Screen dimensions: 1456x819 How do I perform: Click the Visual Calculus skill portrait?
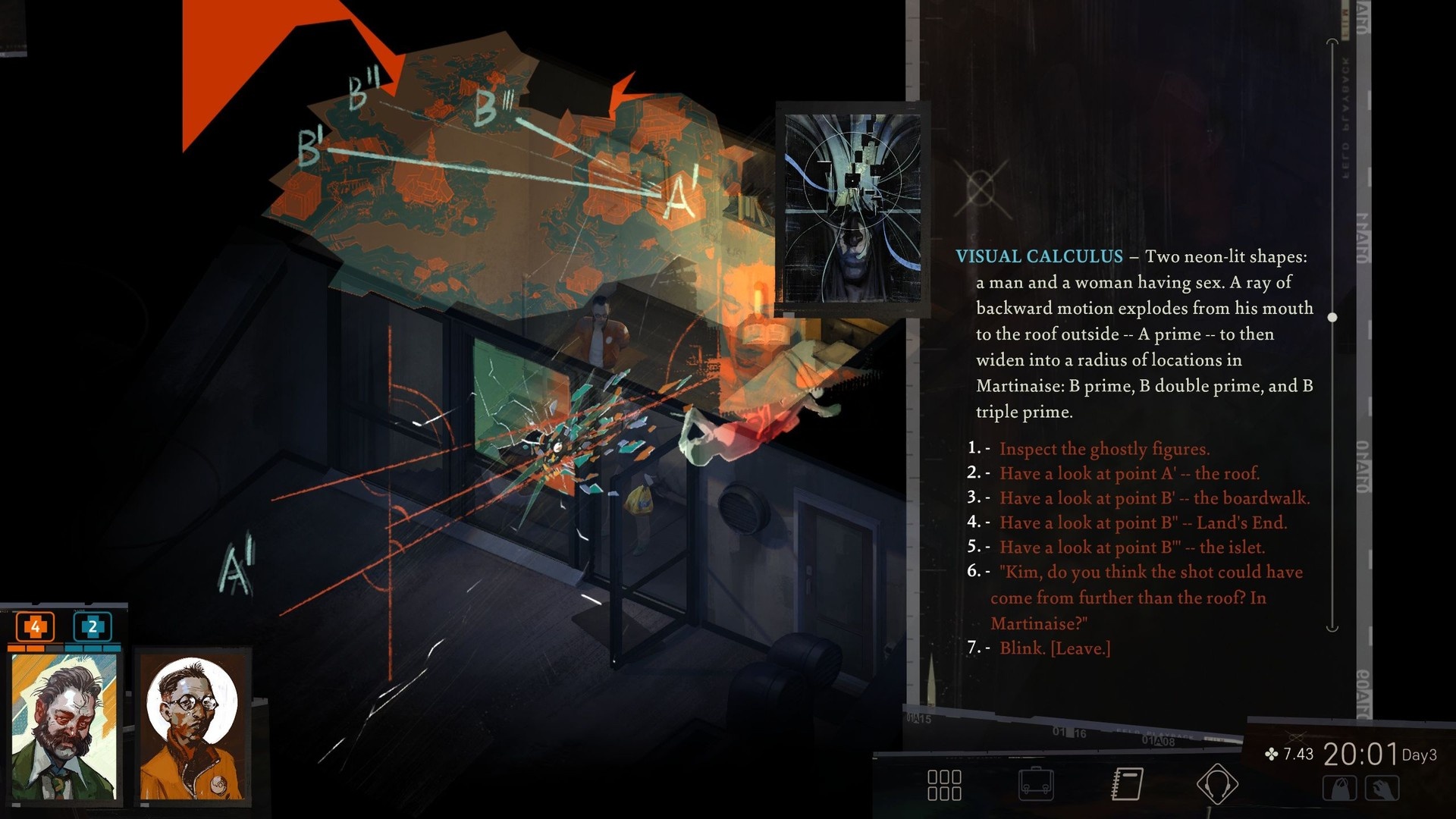click(x=852, y=209)
